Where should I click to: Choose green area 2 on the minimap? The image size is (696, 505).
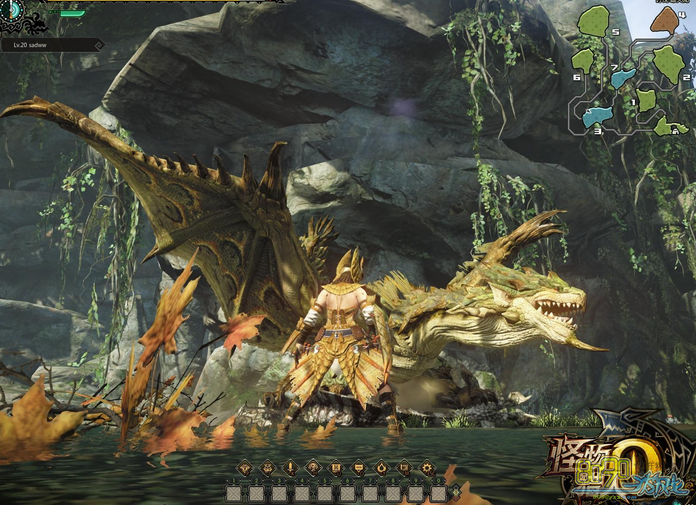click(x=668, y=63)
